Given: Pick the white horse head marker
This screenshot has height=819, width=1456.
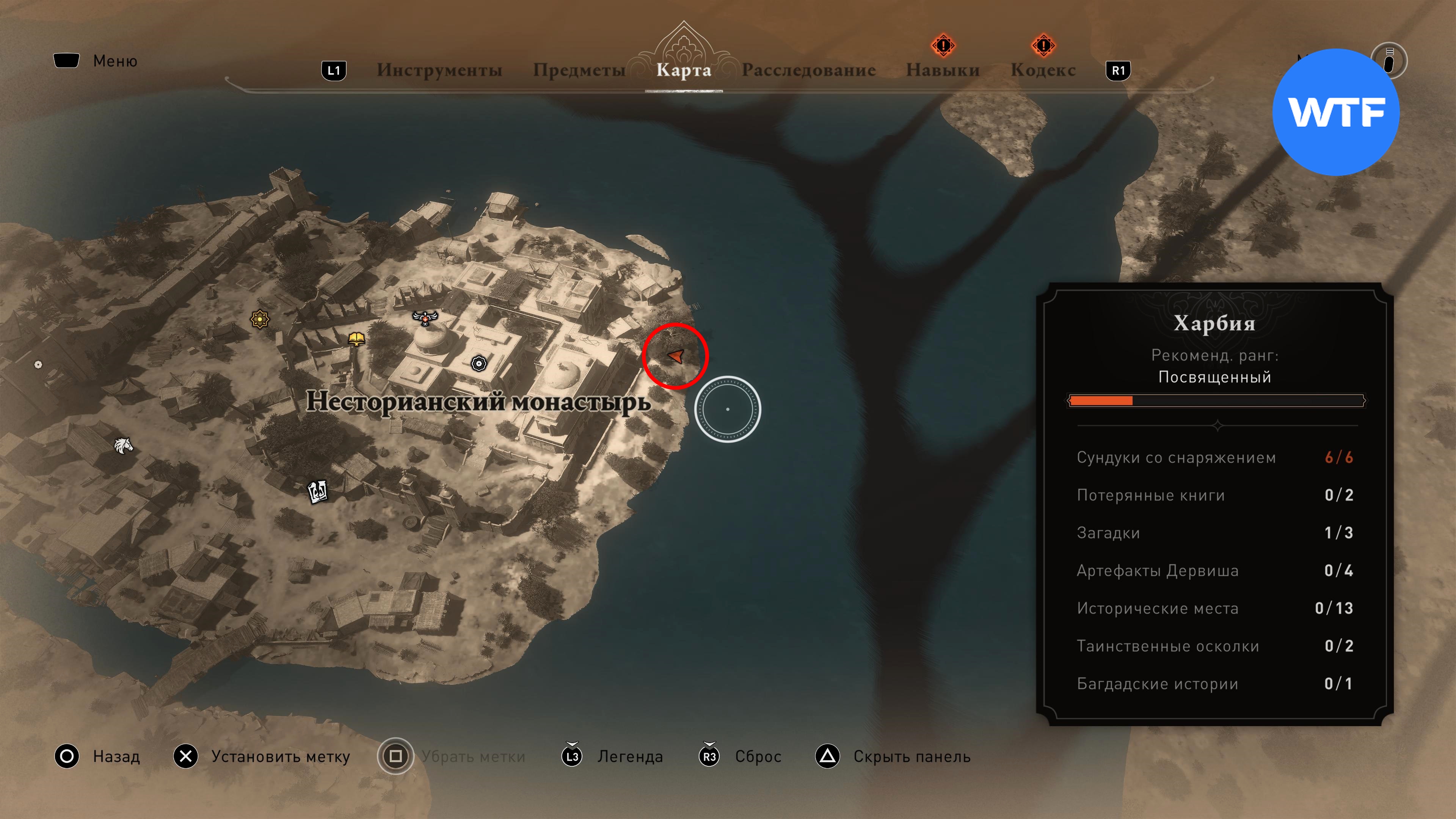Looking at the screenshot, I should pos(123,446).
